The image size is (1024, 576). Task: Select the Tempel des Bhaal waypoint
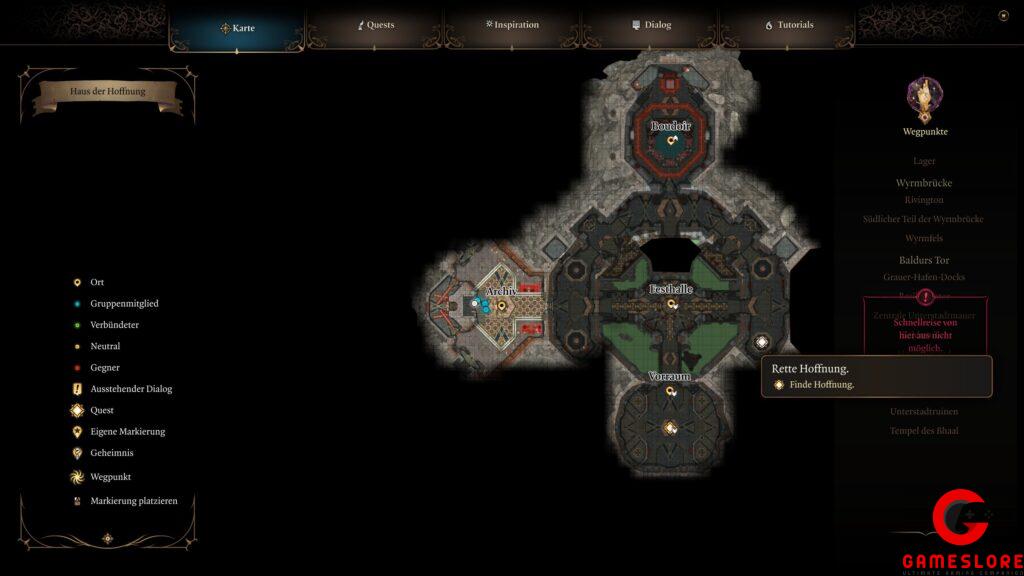[924, 430]
